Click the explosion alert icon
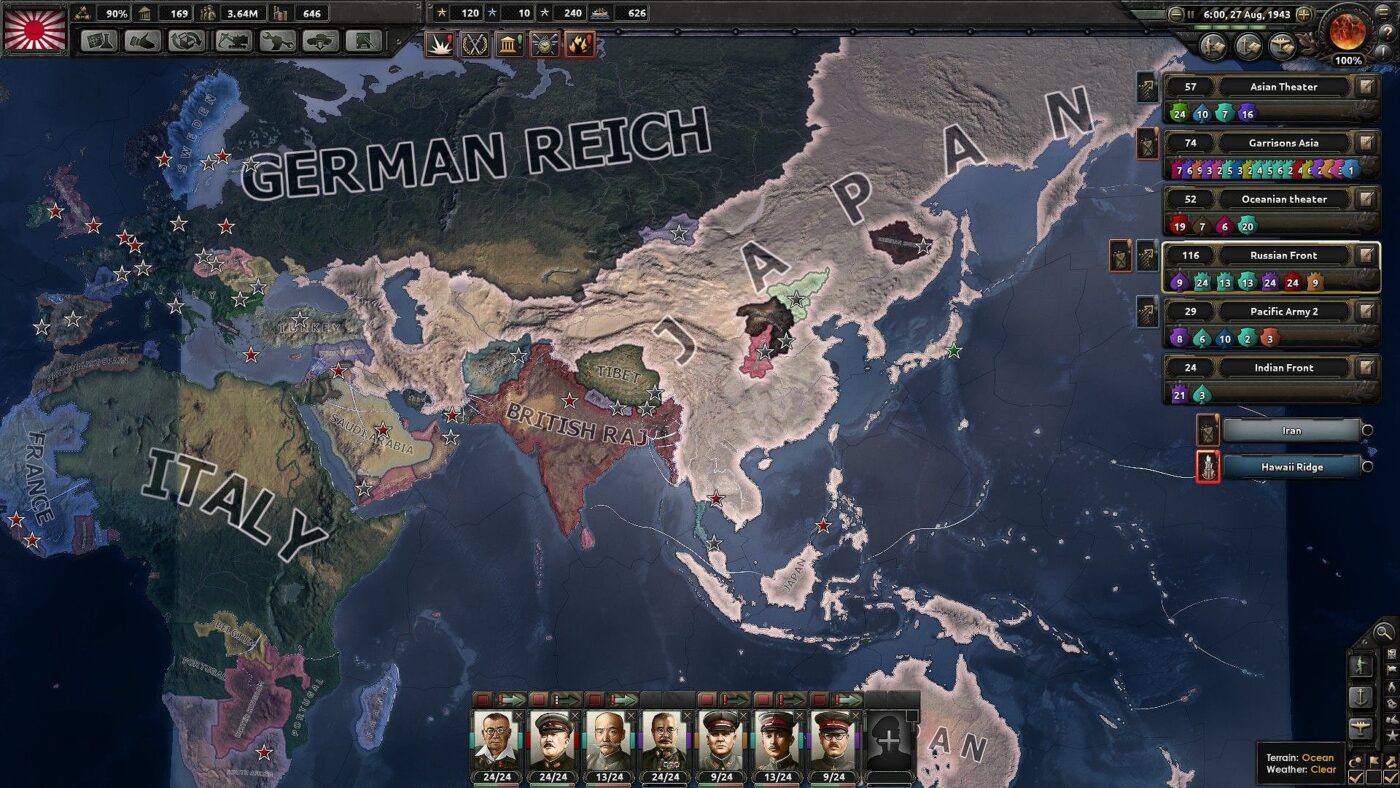1400x788 pixels. click(439, 43)
